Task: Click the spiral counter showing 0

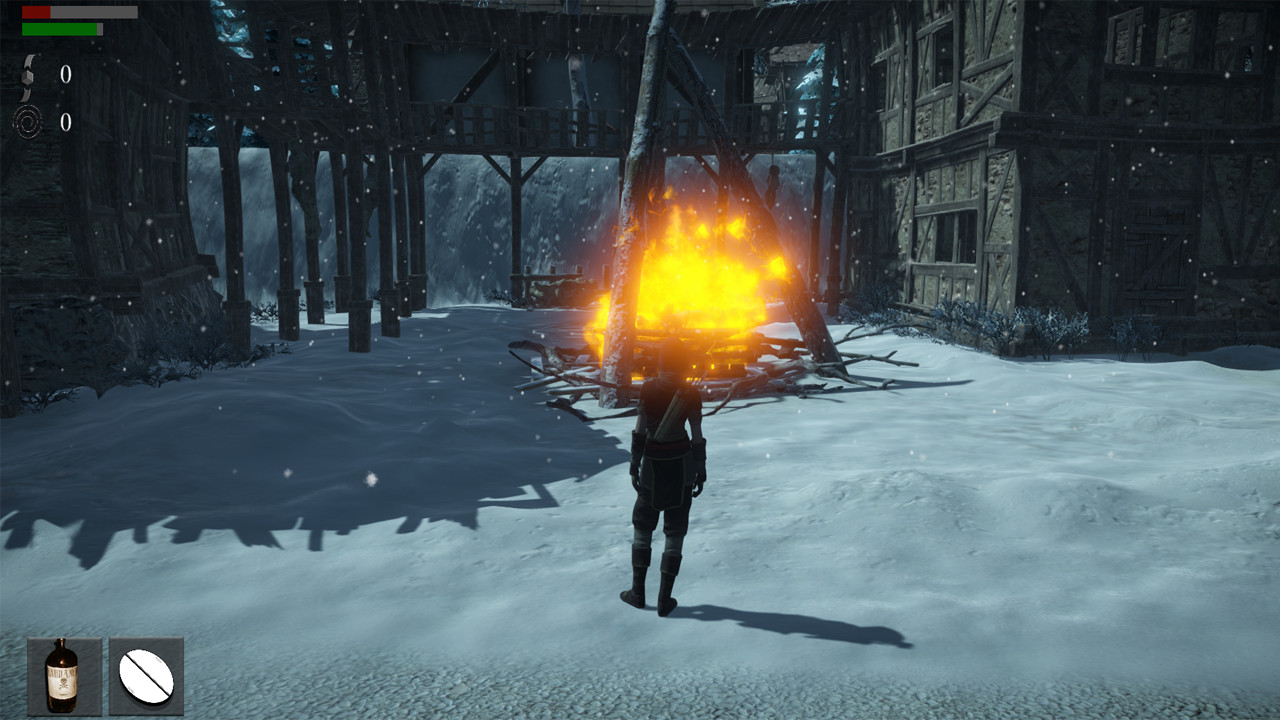Action: [x=65, y=120]
